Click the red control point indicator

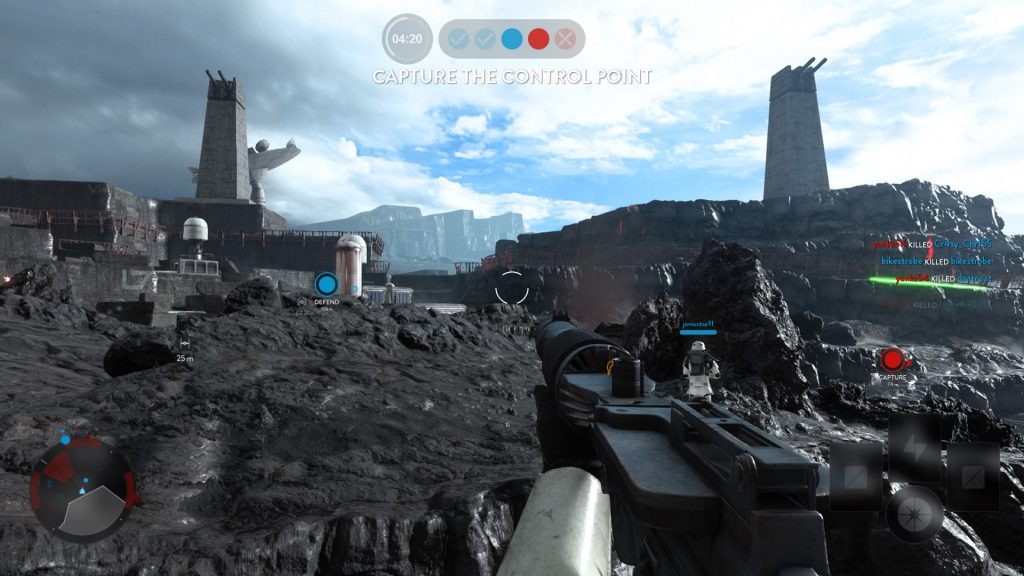click(539, 39)
